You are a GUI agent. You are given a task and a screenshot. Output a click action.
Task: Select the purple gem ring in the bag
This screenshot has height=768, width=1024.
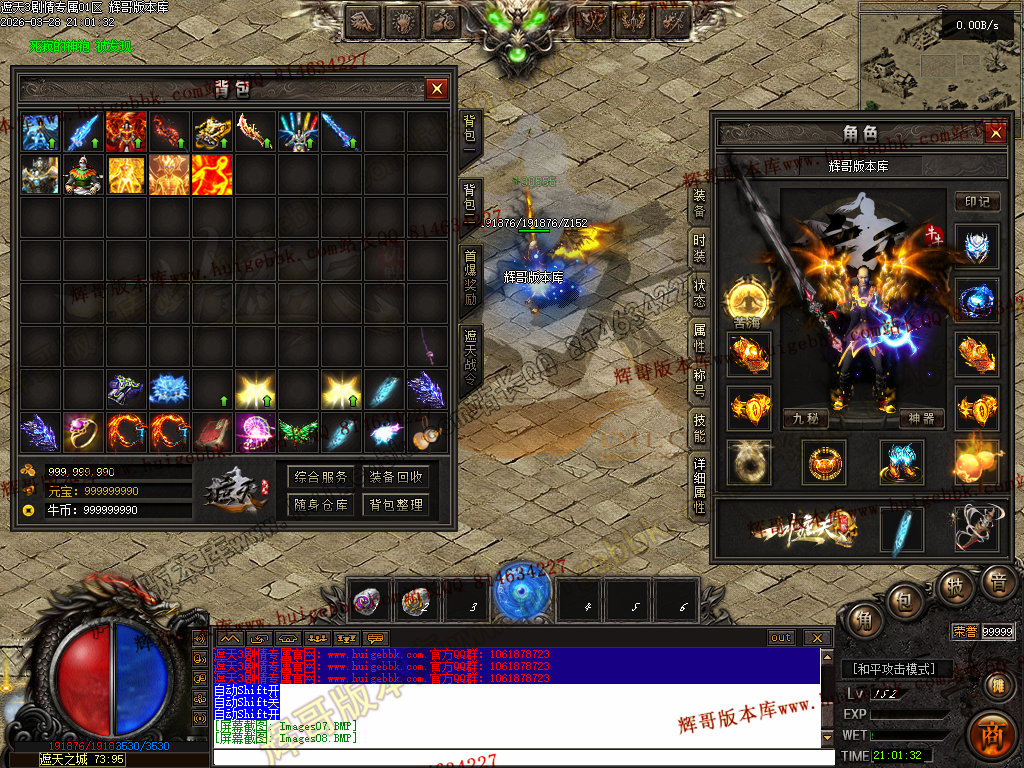coord(84,432)
